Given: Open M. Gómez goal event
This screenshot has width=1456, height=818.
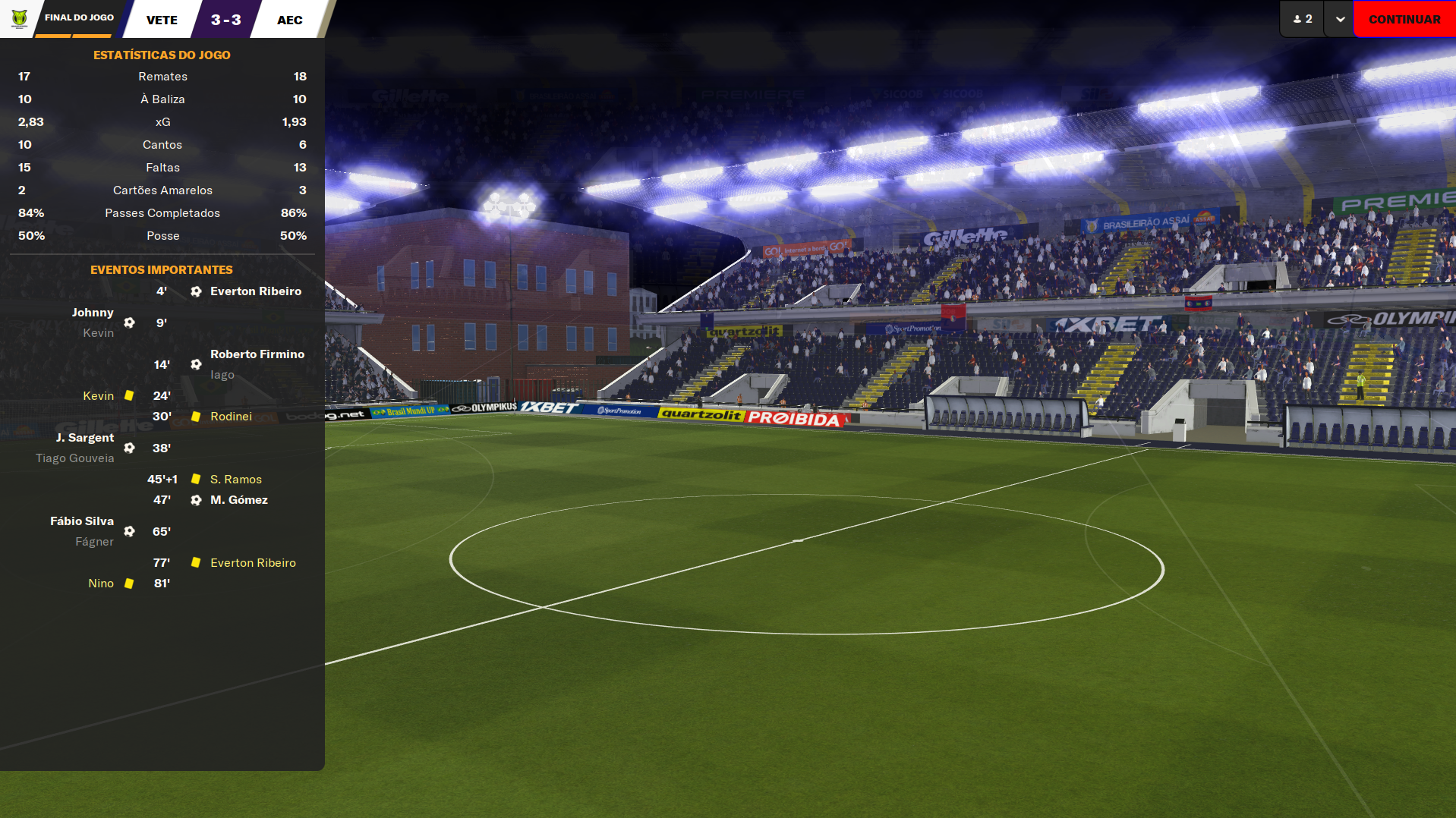Looking at the screenshot, I should [x=238, y=500].
